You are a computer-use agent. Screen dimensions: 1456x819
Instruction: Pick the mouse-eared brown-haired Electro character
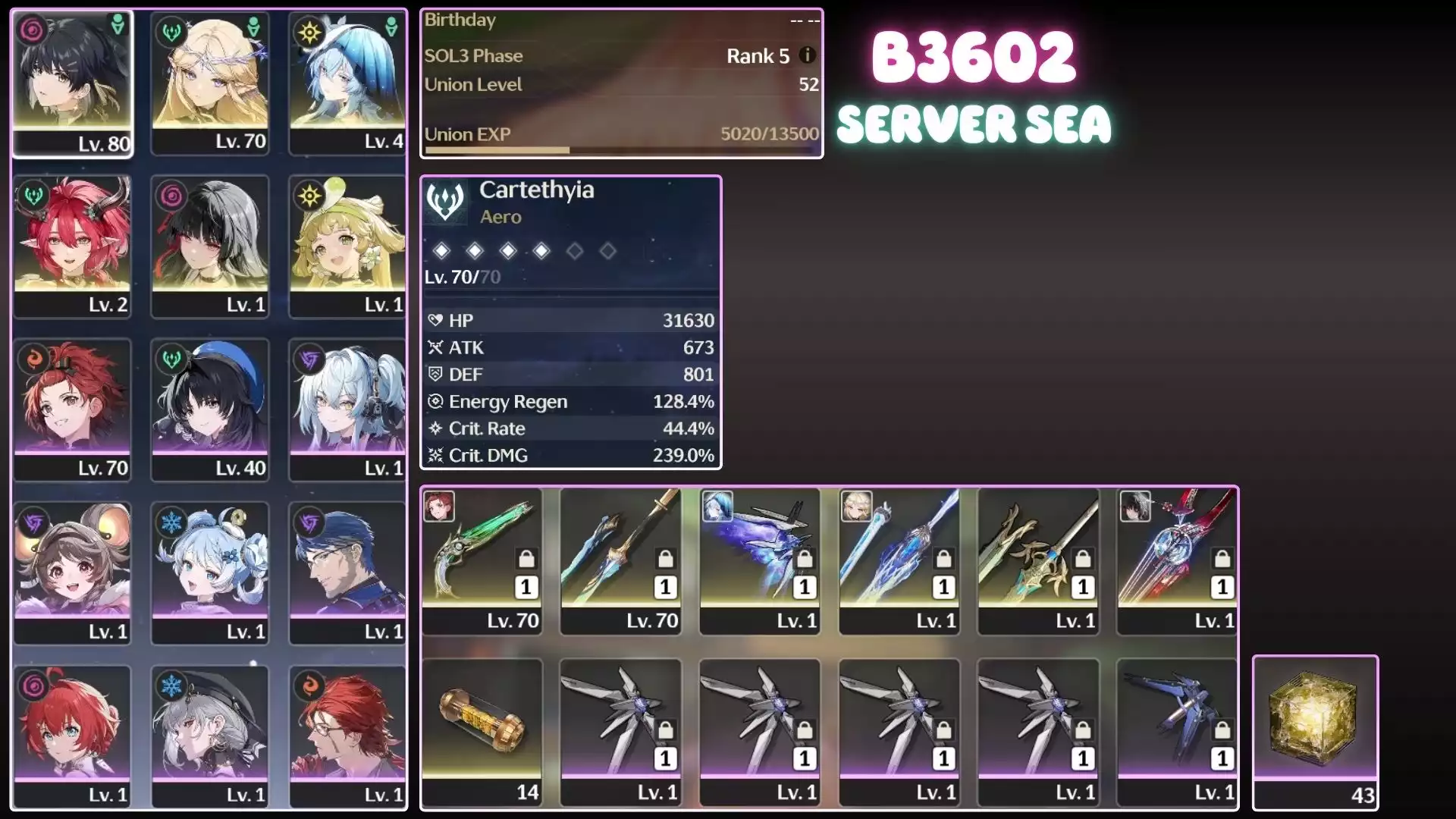[73, 573]
